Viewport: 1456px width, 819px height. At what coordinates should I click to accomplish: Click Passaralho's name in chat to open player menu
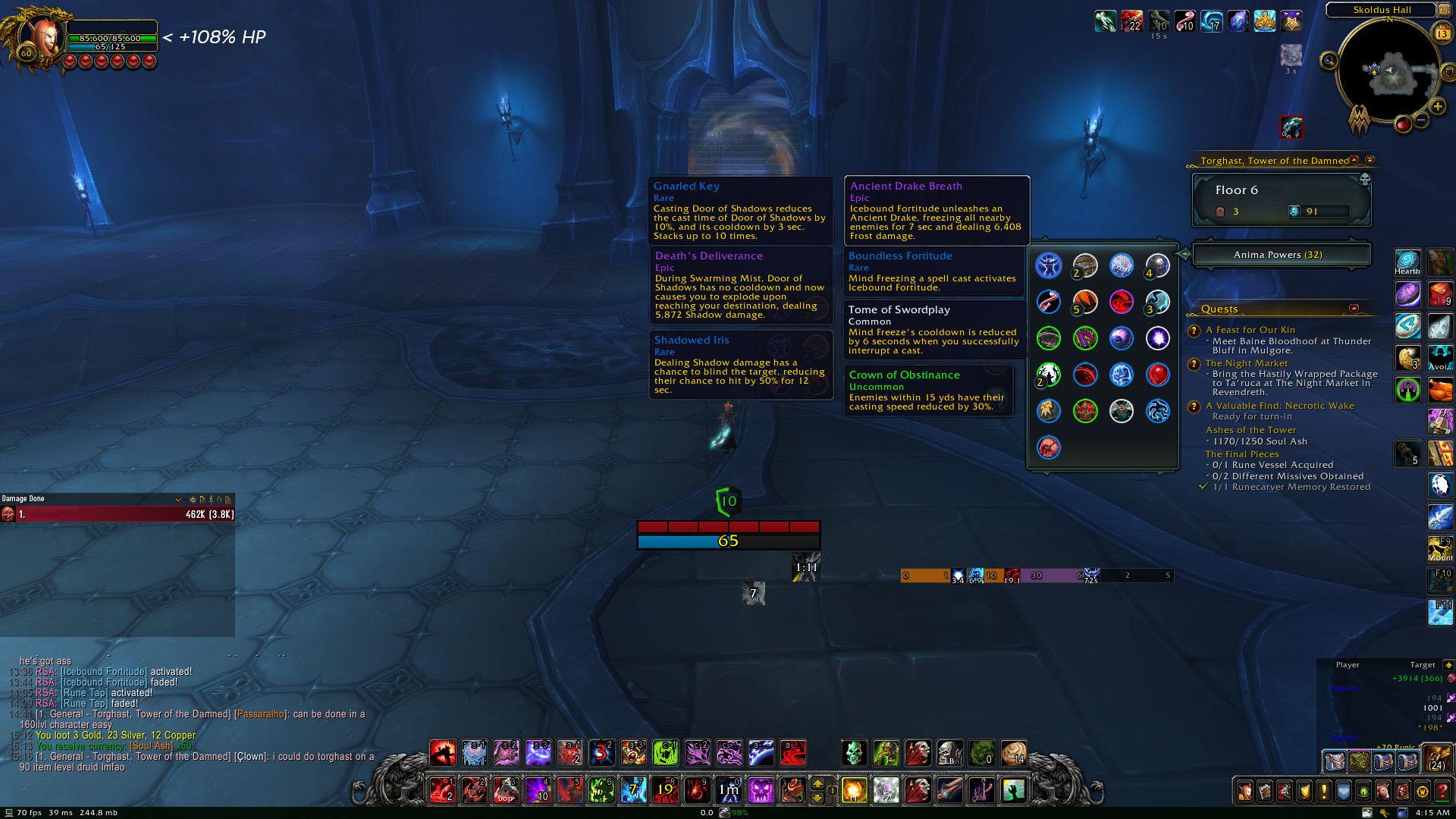point(261,714)
